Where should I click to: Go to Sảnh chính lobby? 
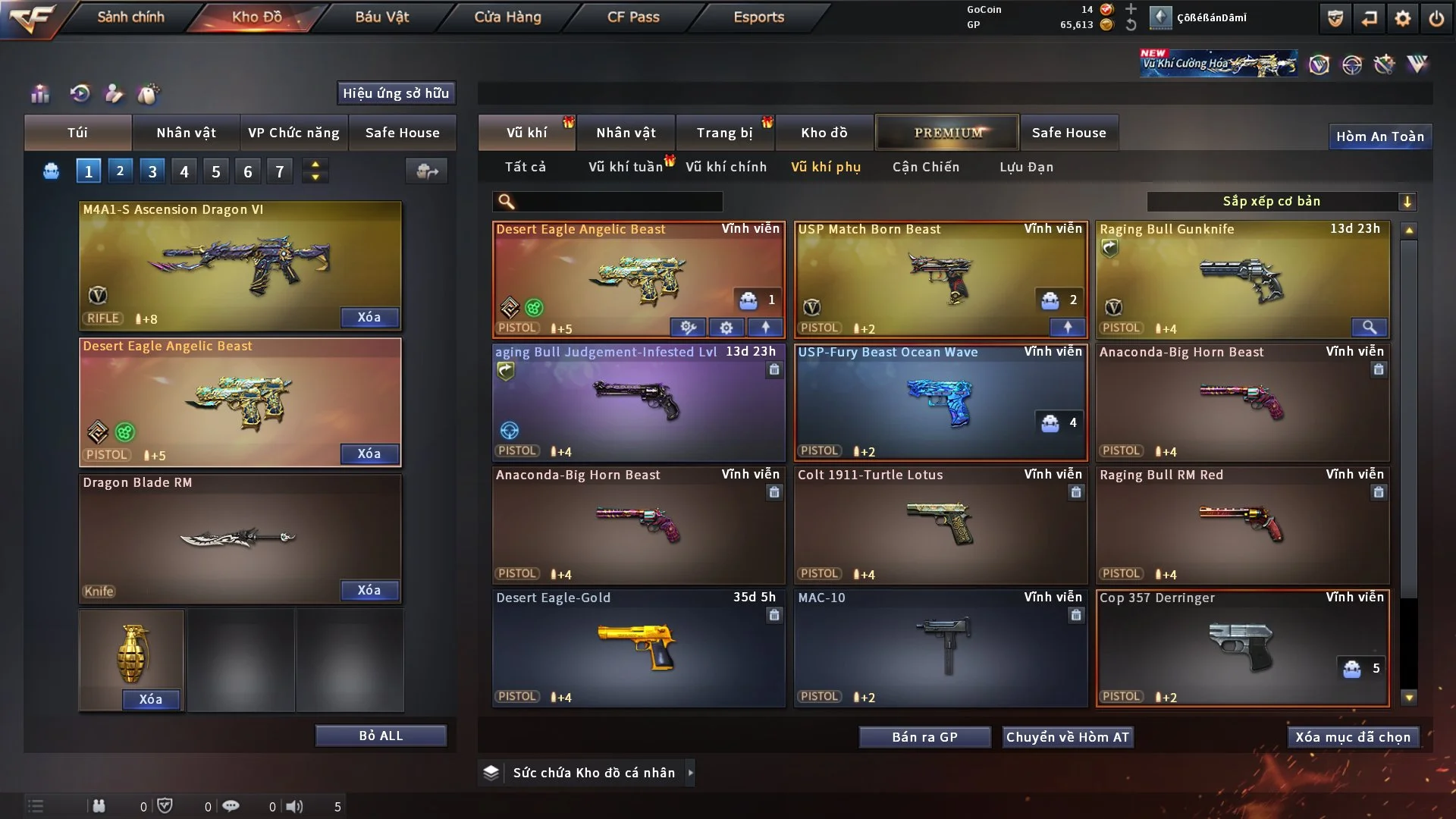tap(130, 17)
